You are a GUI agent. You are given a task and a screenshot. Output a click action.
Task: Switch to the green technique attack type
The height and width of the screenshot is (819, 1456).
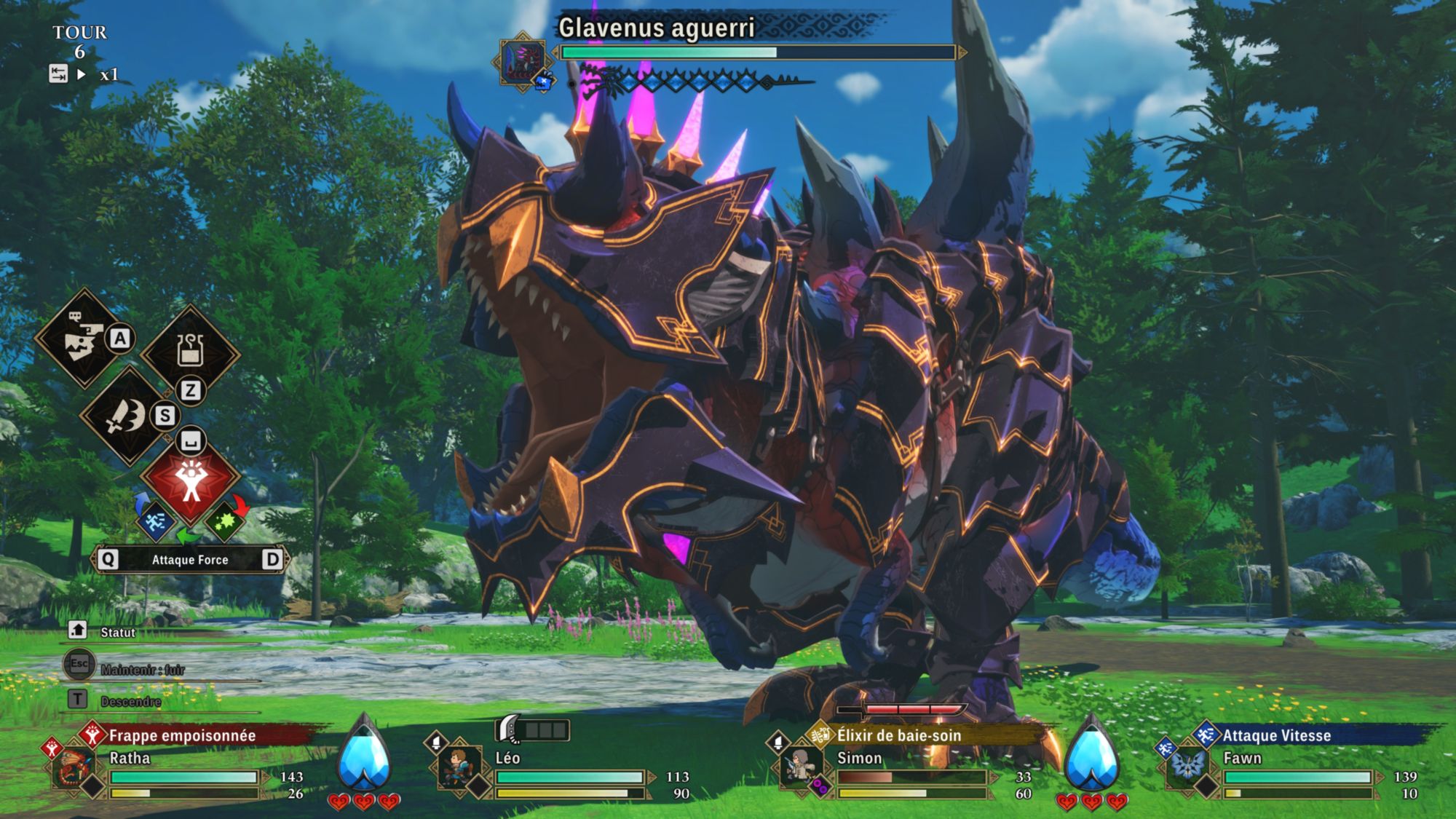click(x=224, y=521)
